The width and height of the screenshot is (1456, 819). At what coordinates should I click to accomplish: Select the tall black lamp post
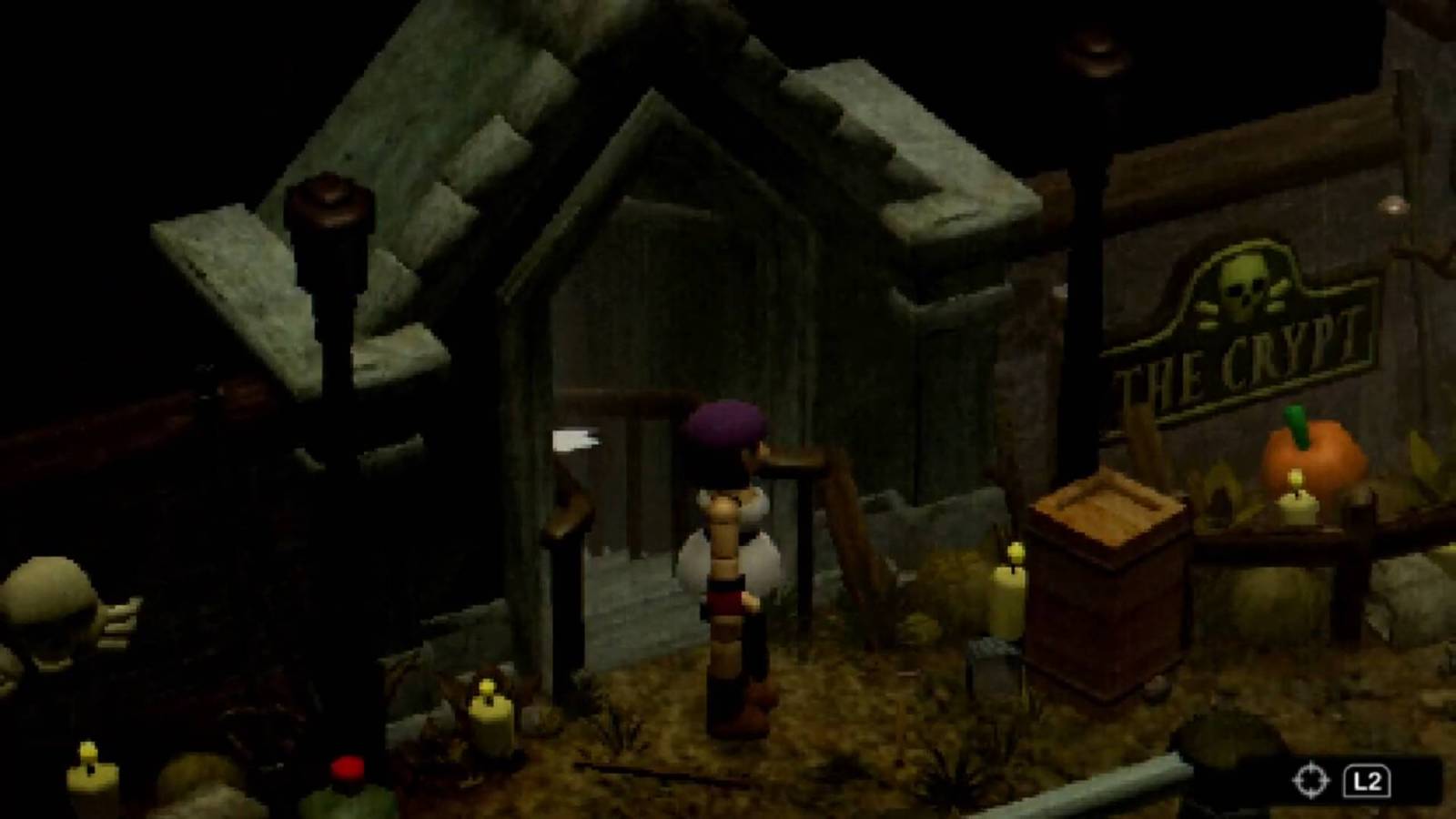(x=1097, y=273)
